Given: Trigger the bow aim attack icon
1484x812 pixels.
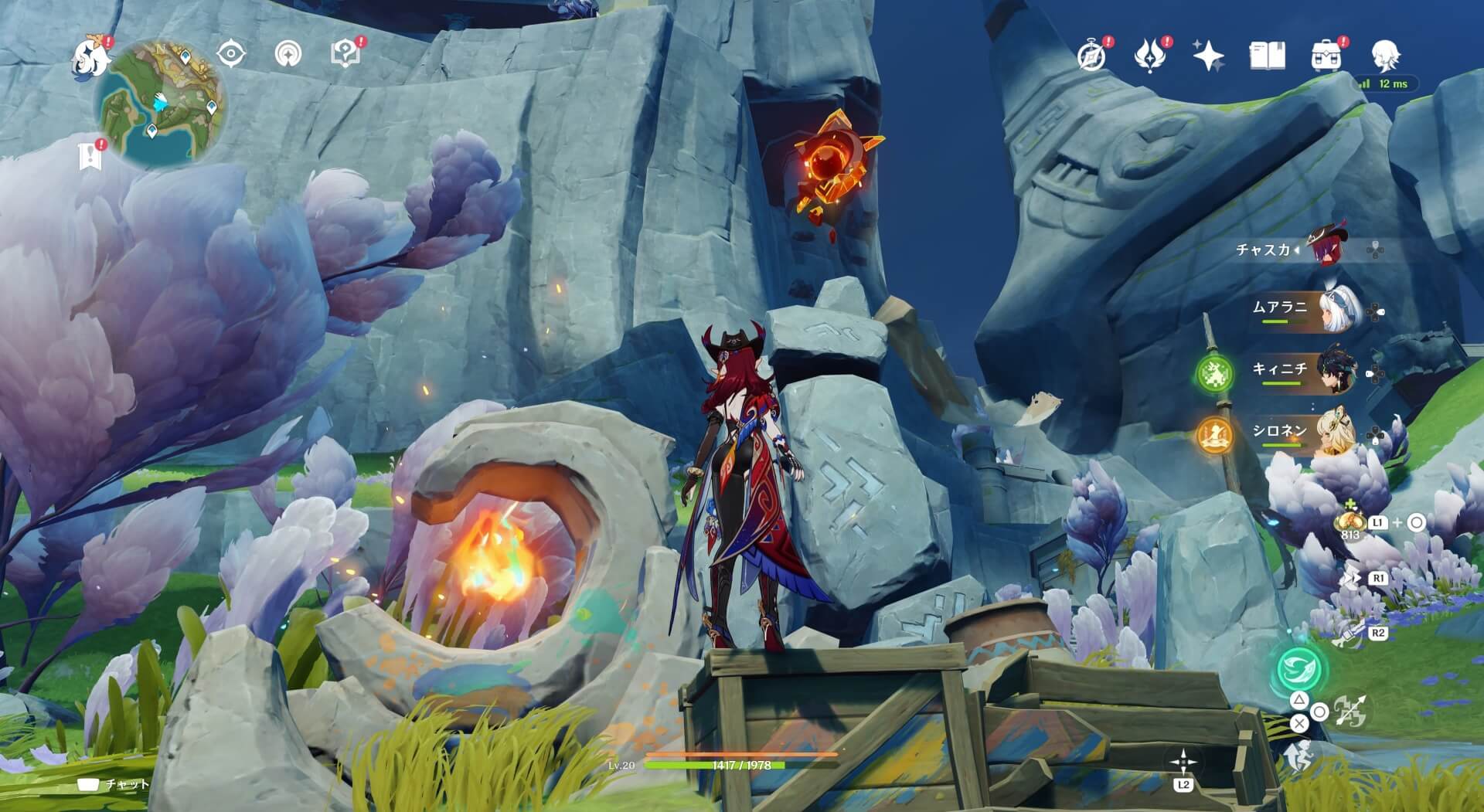Looking at the screenshot, I should (1350, 712).
